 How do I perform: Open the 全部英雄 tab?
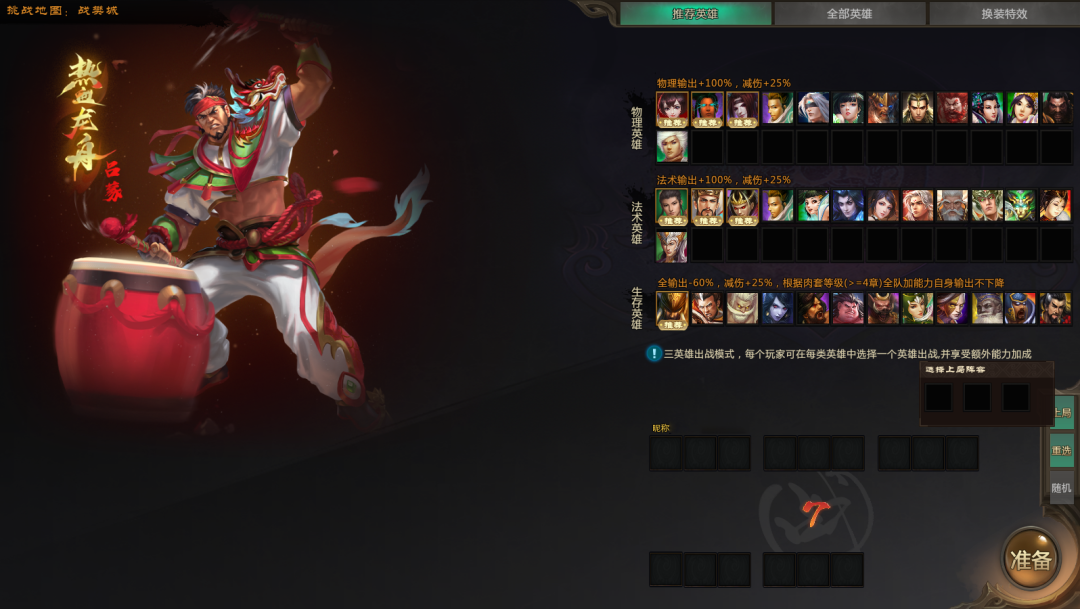(x=849, y=14)
